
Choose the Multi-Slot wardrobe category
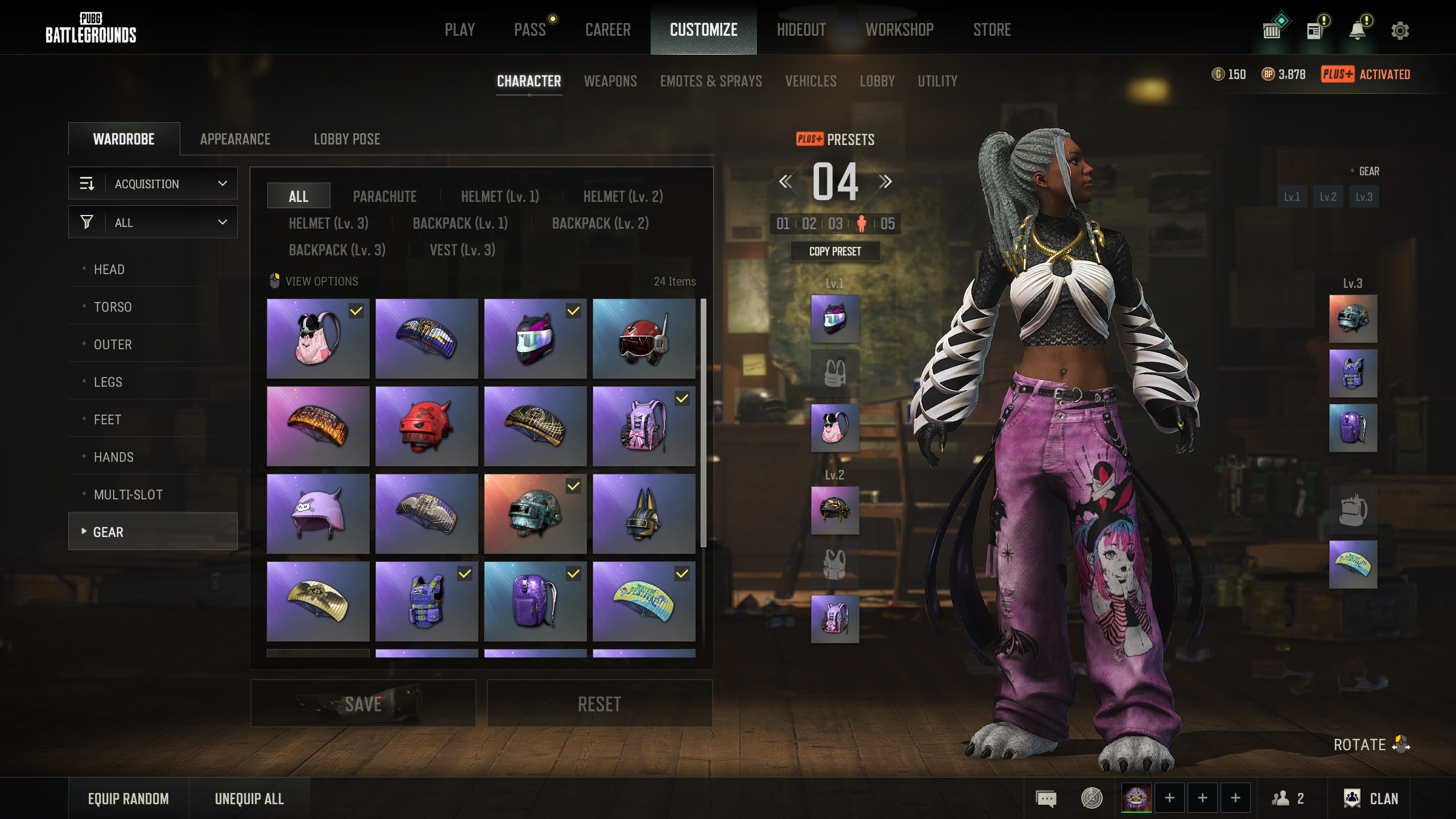[x=128, y=494]
